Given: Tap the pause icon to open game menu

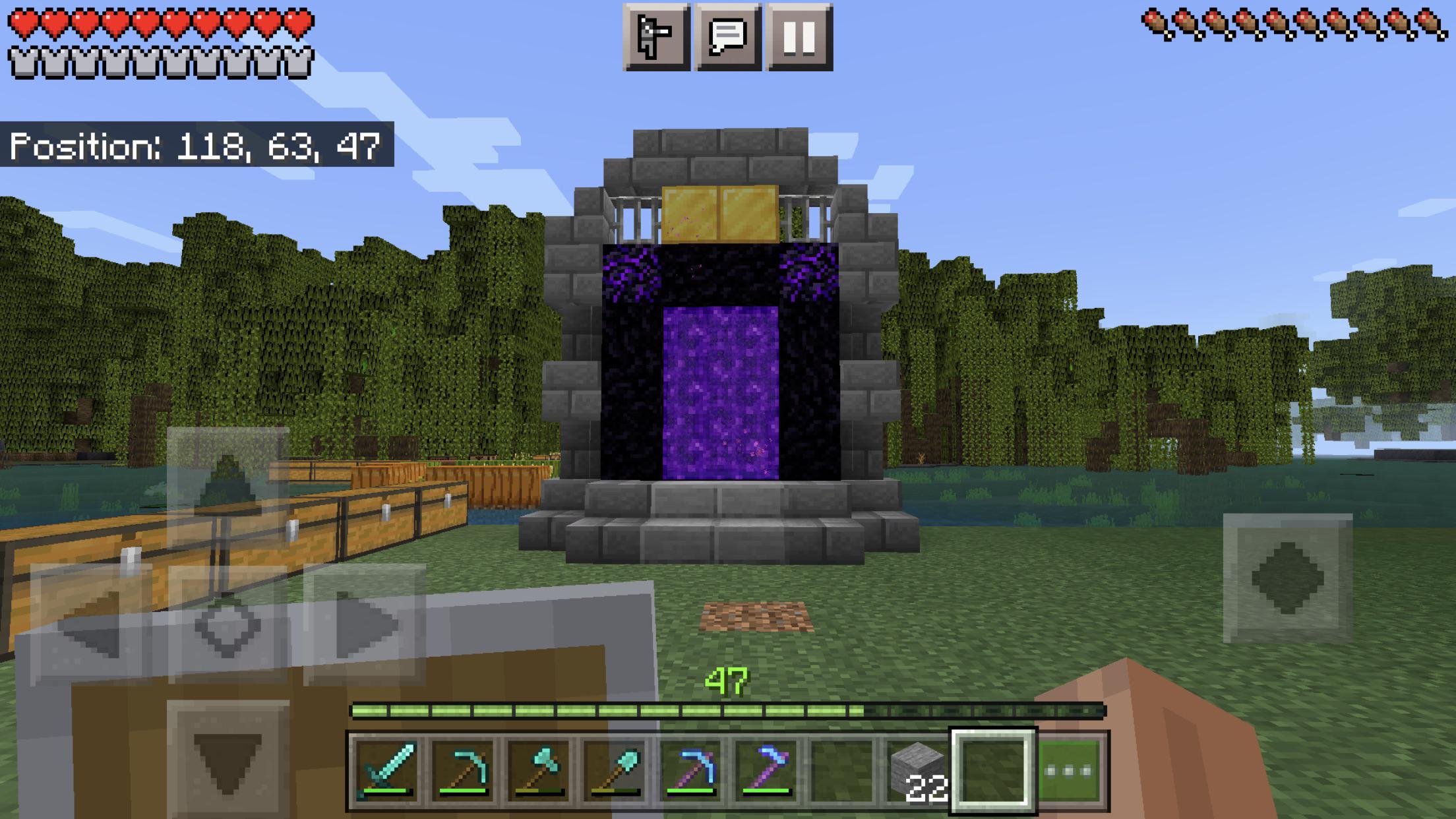Looking at the screenshot, I should point(800,38).
